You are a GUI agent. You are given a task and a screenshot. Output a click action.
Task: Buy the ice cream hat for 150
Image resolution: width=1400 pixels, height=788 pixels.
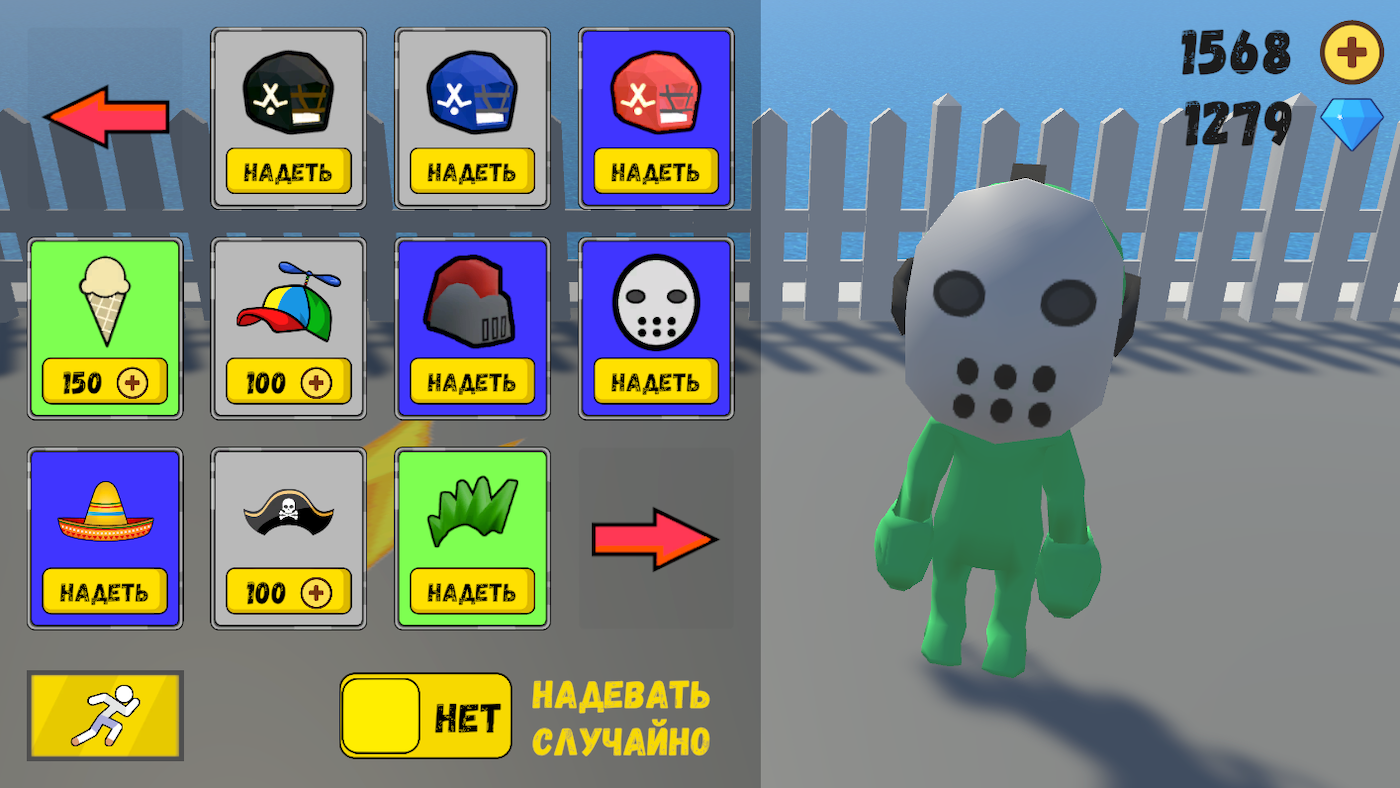click(x=105, y=382)
